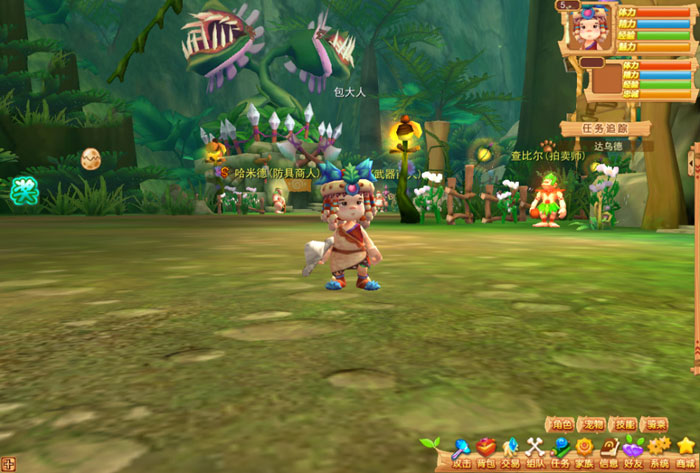
Task: Open the 家族 family panel
Action: pyautogui.click(x=584, y=452)
